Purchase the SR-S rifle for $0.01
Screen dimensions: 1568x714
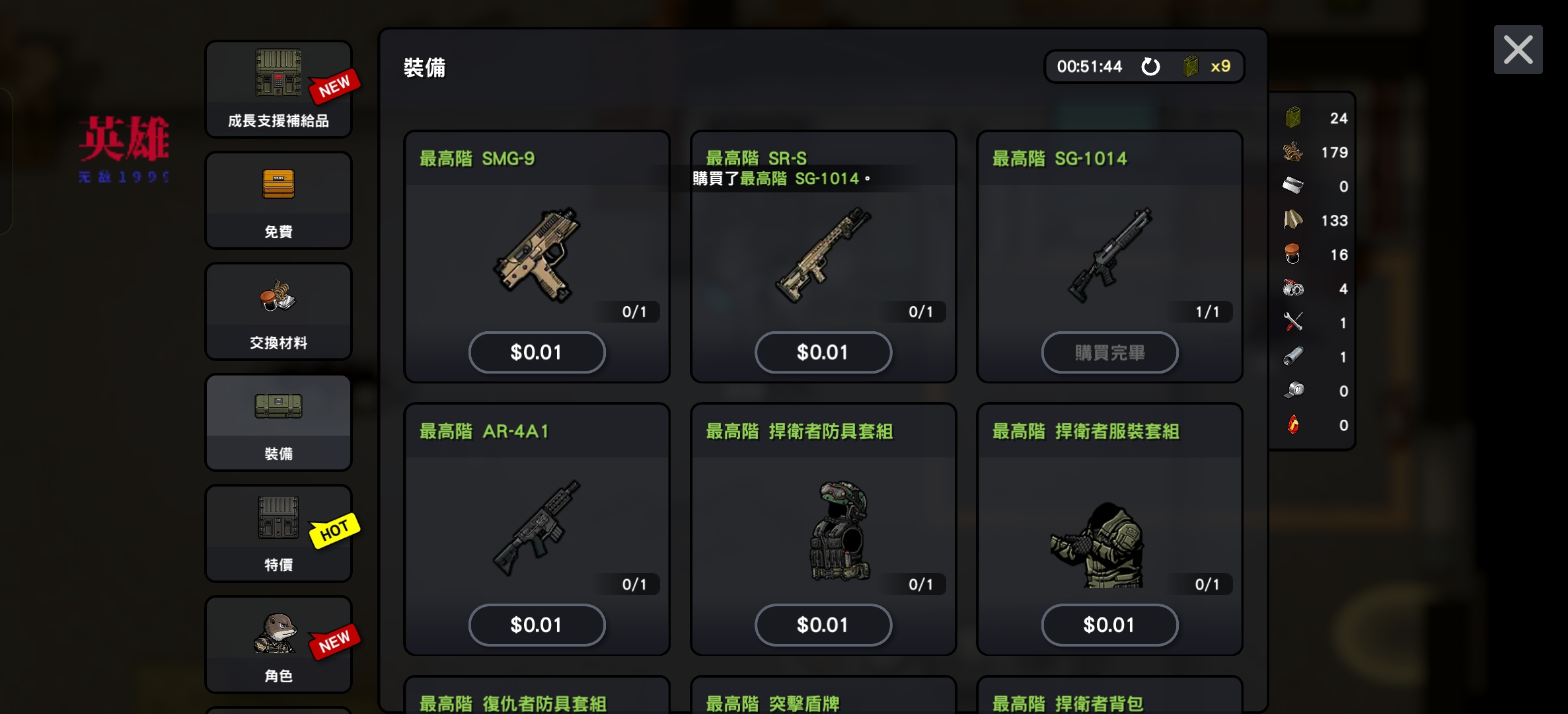(823, 352)
